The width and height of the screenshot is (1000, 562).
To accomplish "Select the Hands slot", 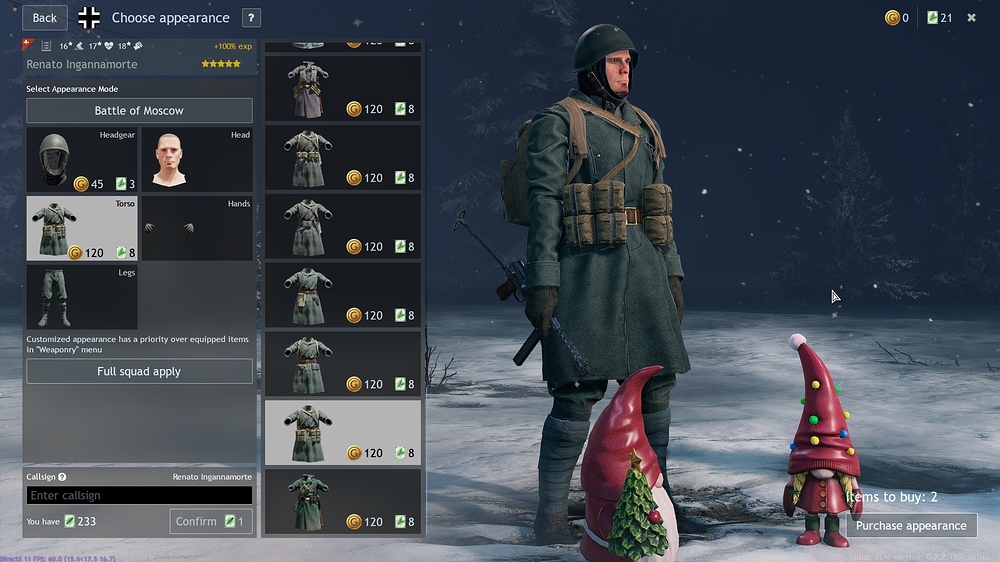I will pyautogui.click(x=196, y=228).
